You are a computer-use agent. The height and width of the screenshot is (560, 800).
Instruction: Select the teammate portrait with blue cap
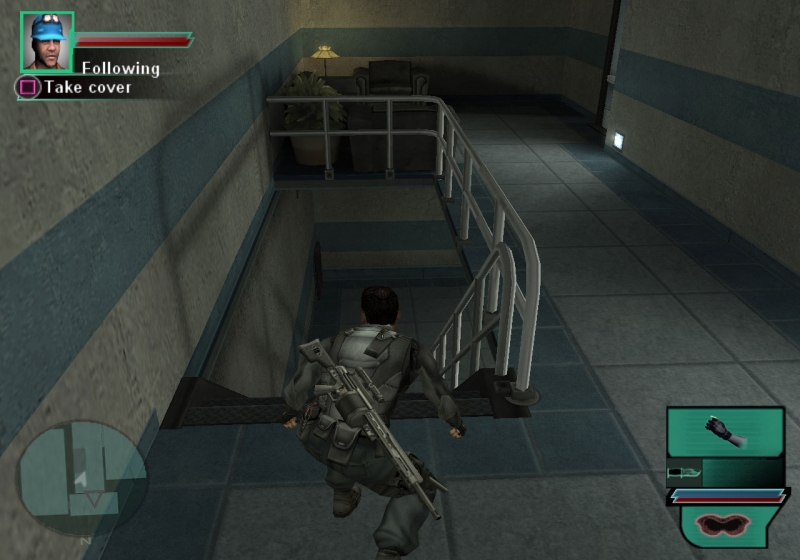point(46,42)
